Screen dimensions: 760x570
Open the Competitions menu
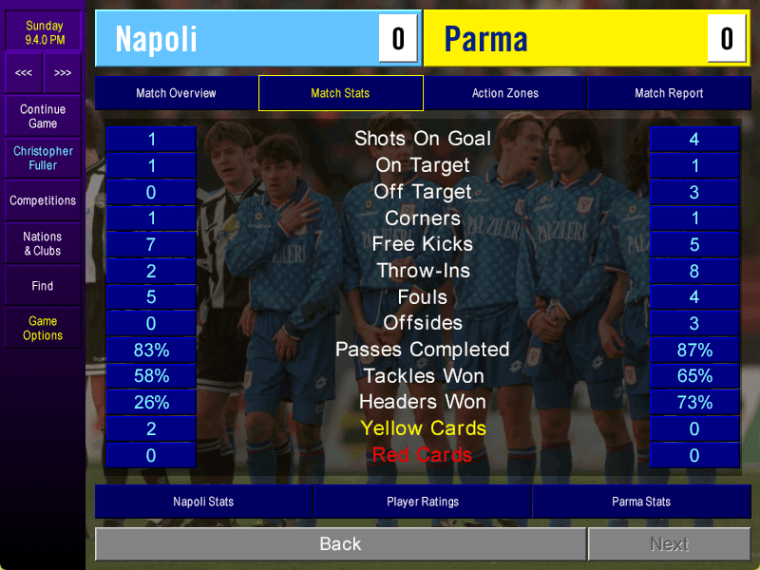(43, 201)
